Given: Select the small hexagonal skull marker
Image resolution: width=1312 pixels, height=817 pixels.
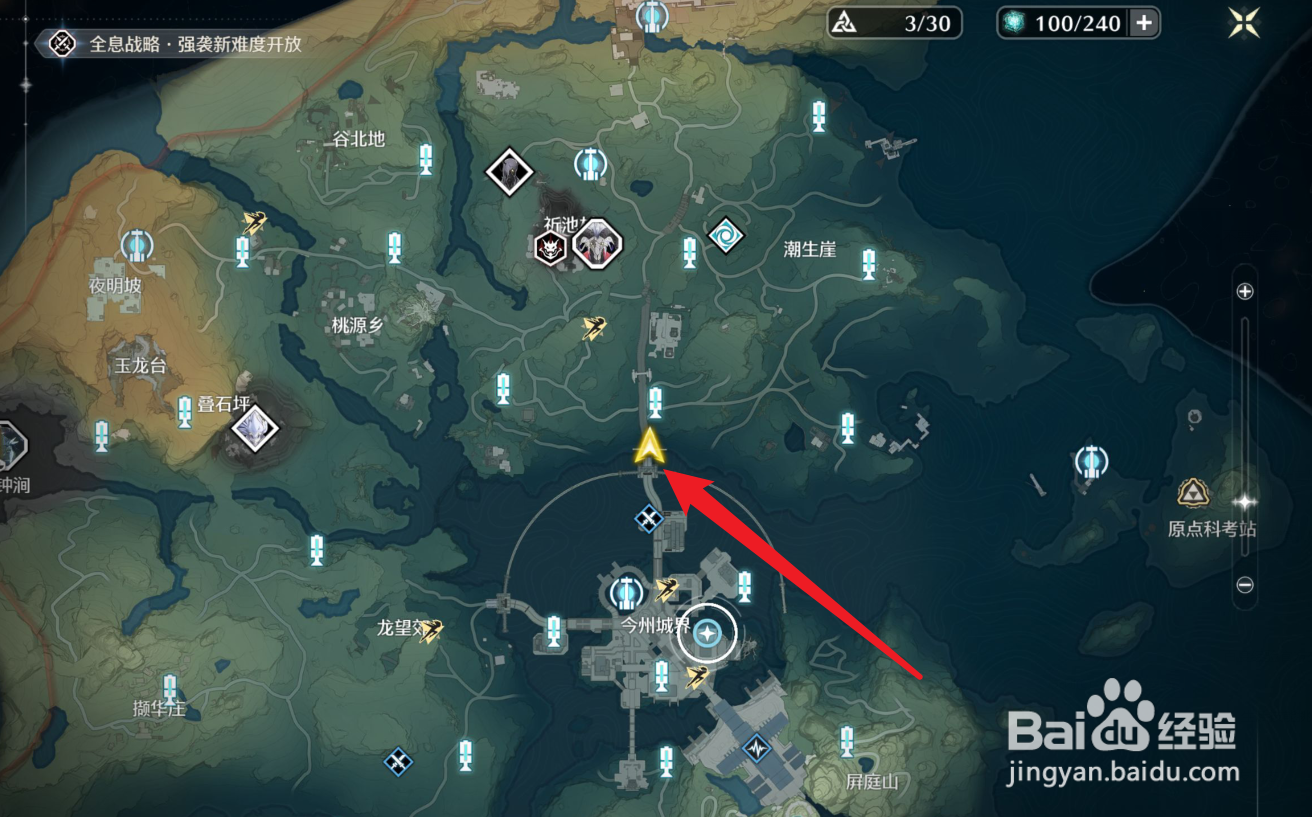Looking at the screenshot, I should [x=549, y=248].
